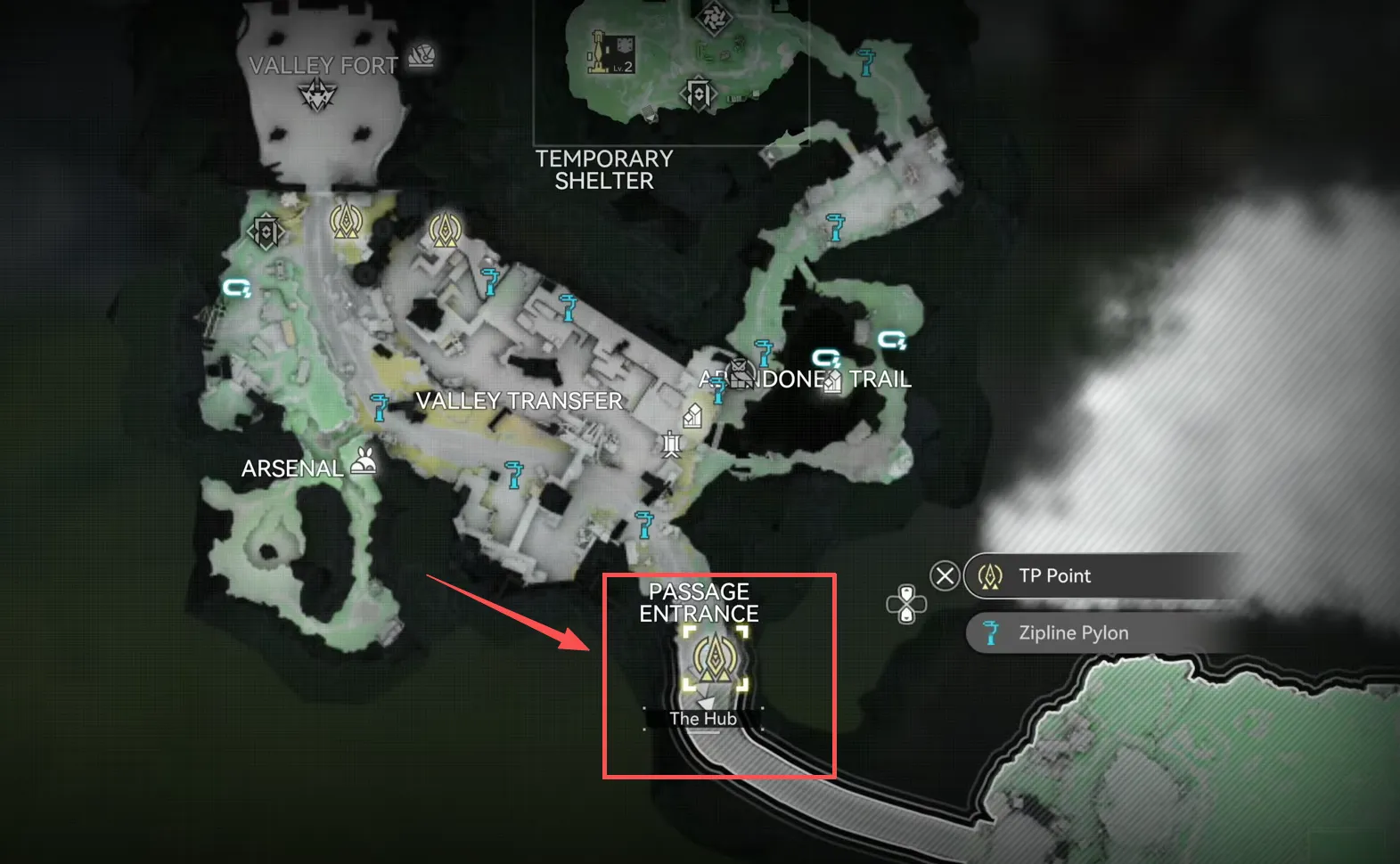Screen dimensions: 1400x864
Task: Select the rabbit icon beside Arsenal
Action: 364,461
